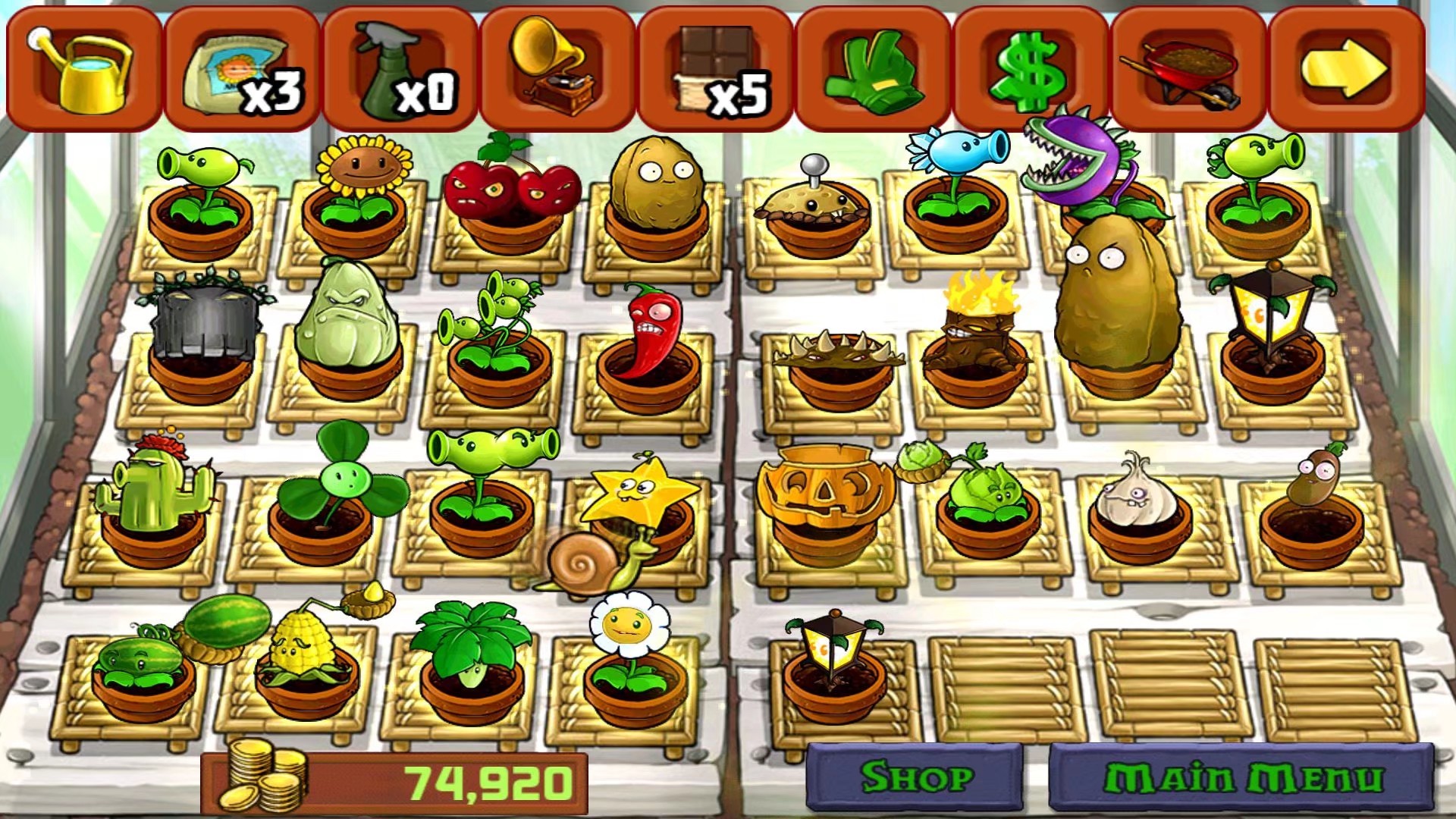Equip the green gardening glove
This screenshot has height=819, width=1456.
pos(874,68)
